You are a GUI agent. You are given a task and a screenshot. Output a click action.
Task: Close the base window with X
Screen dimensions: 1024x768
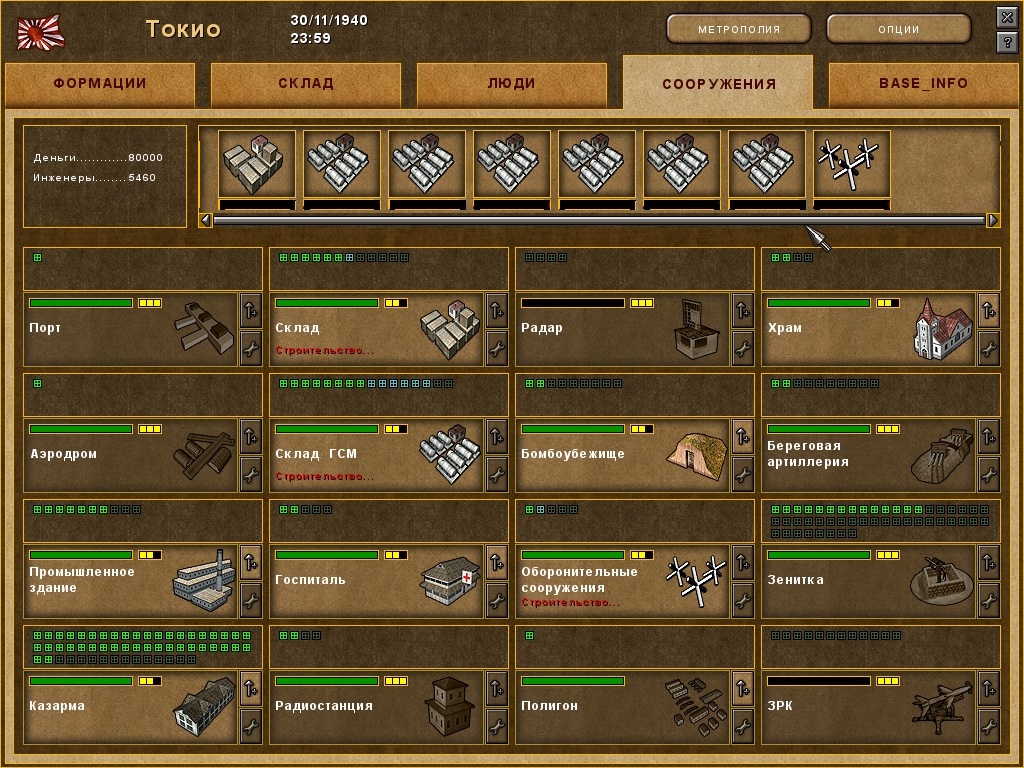1006,18
